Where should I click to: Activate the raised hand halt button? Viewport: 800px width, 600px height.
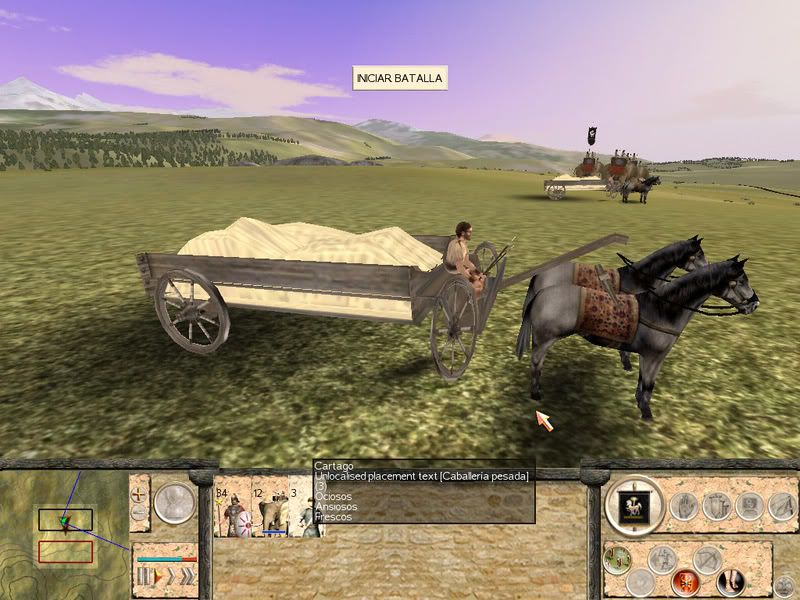click(x=684, y=506)
